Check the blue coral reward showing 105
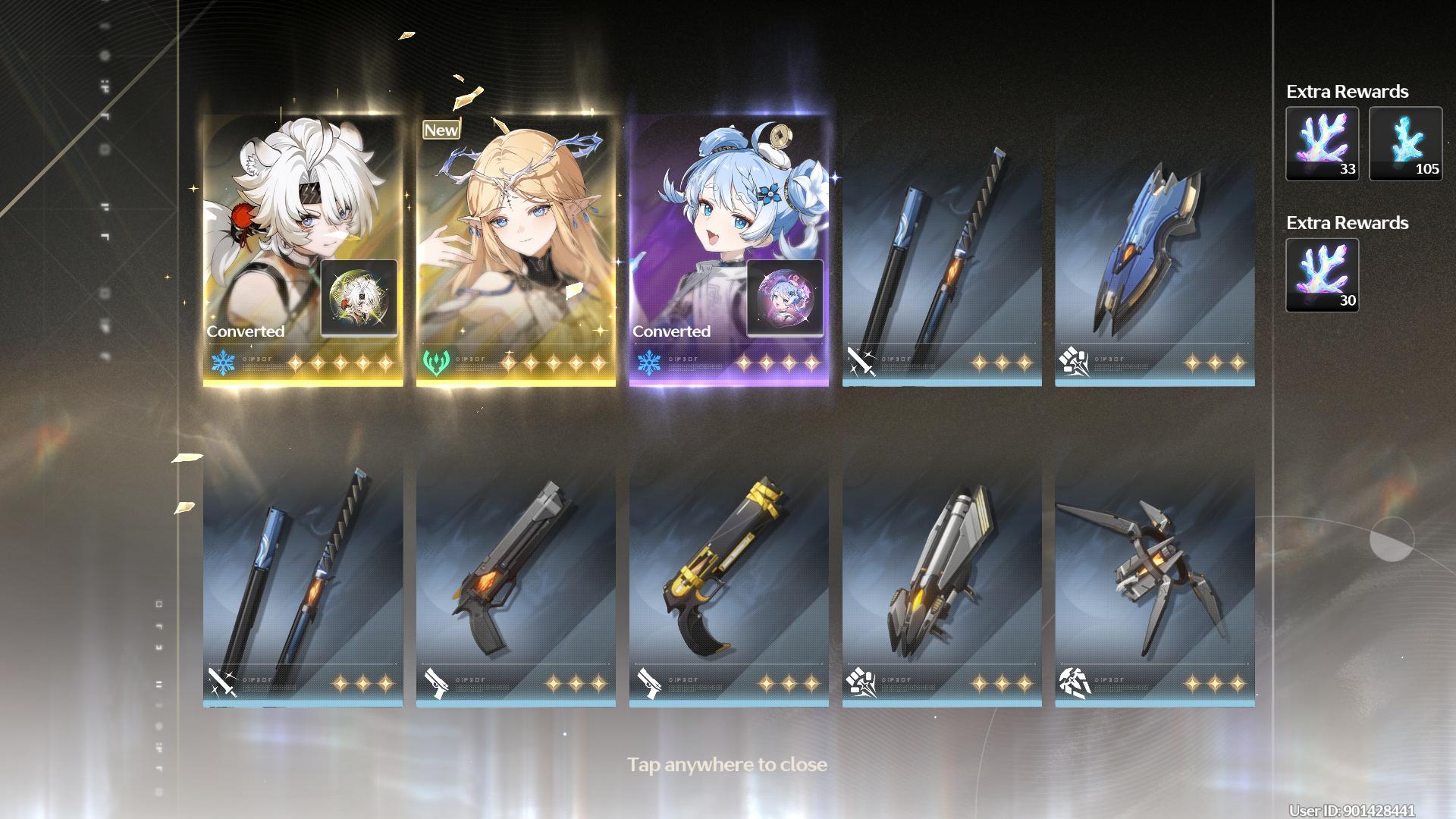 (x=1405, y=143)
